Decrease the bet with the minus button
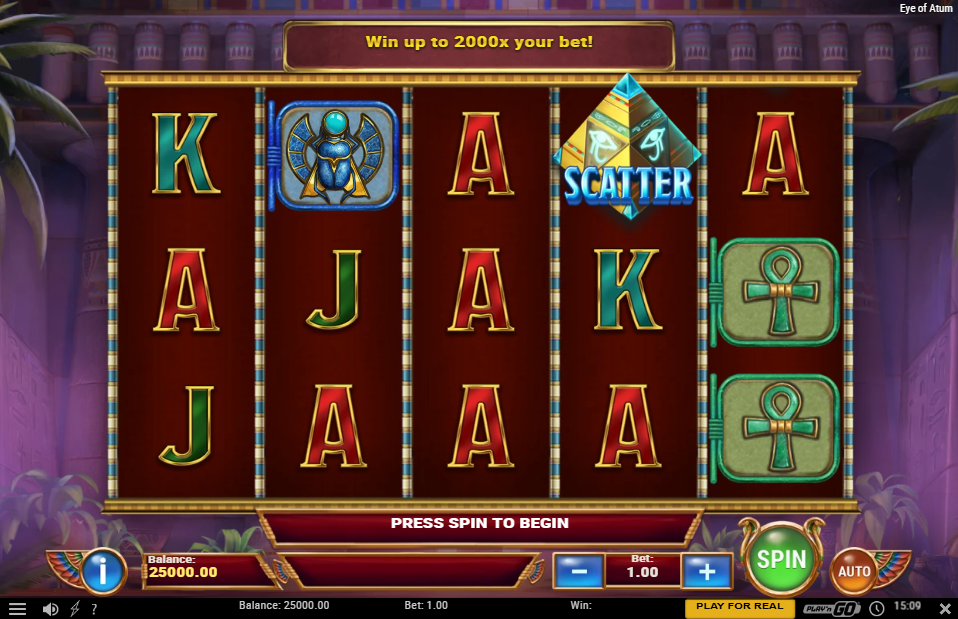 [578, 571]
